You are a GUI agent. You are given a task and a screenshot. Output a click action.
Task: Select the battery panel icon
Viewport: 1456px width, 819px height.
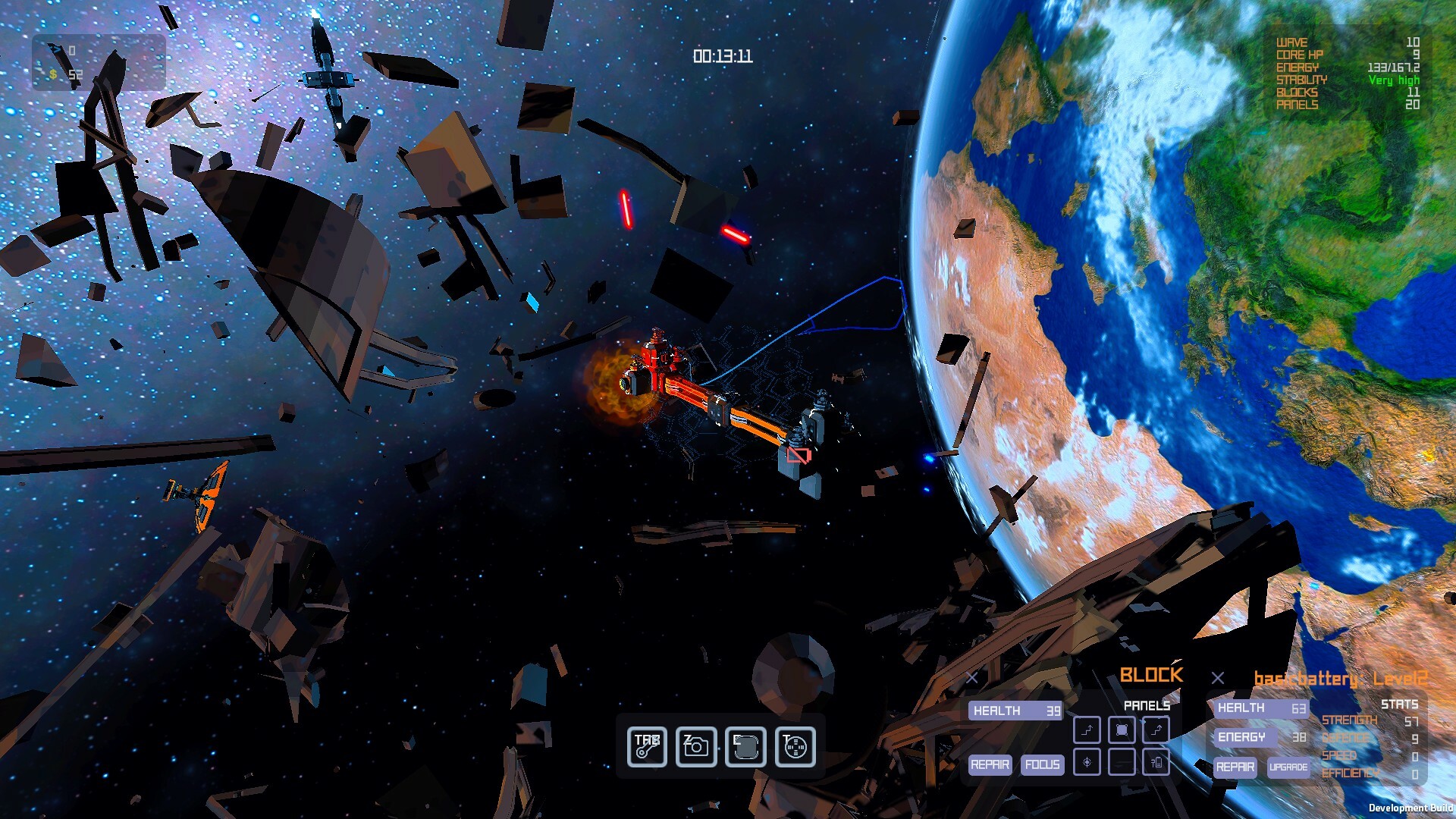click(x=1155, y=762)
